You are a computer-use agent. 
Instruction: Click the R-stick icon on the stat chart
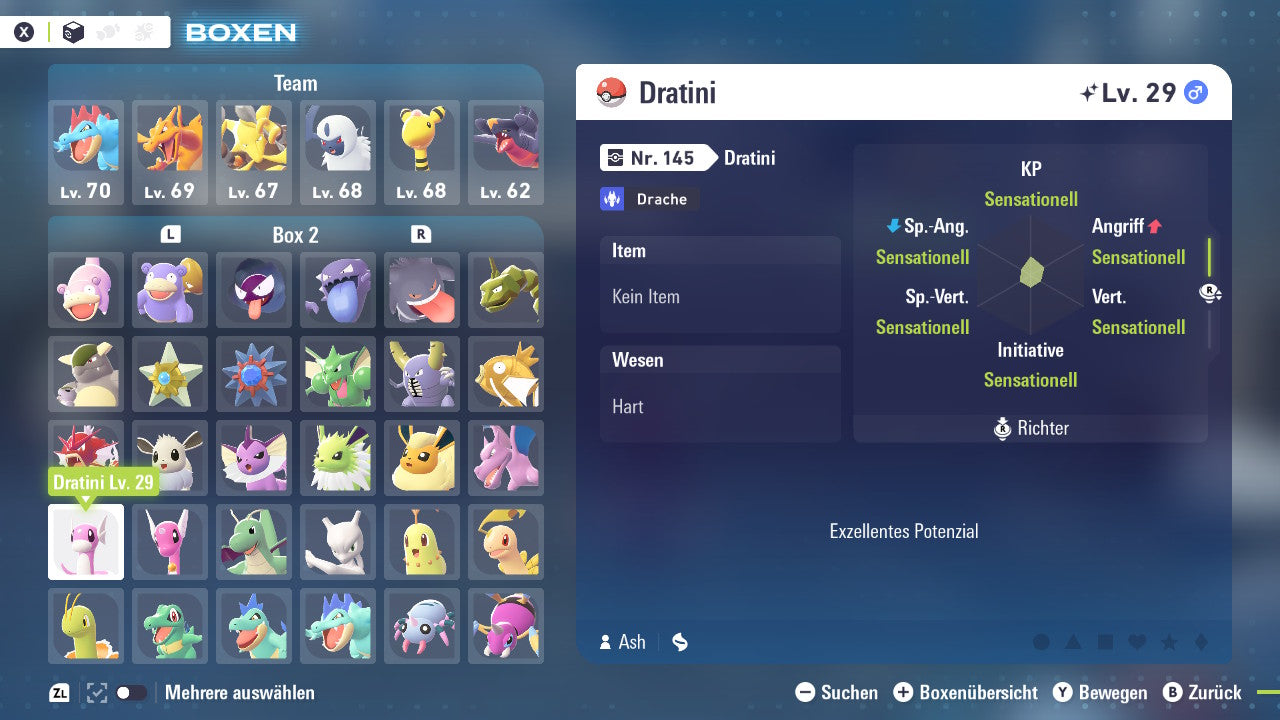(x=1211, y=292)
